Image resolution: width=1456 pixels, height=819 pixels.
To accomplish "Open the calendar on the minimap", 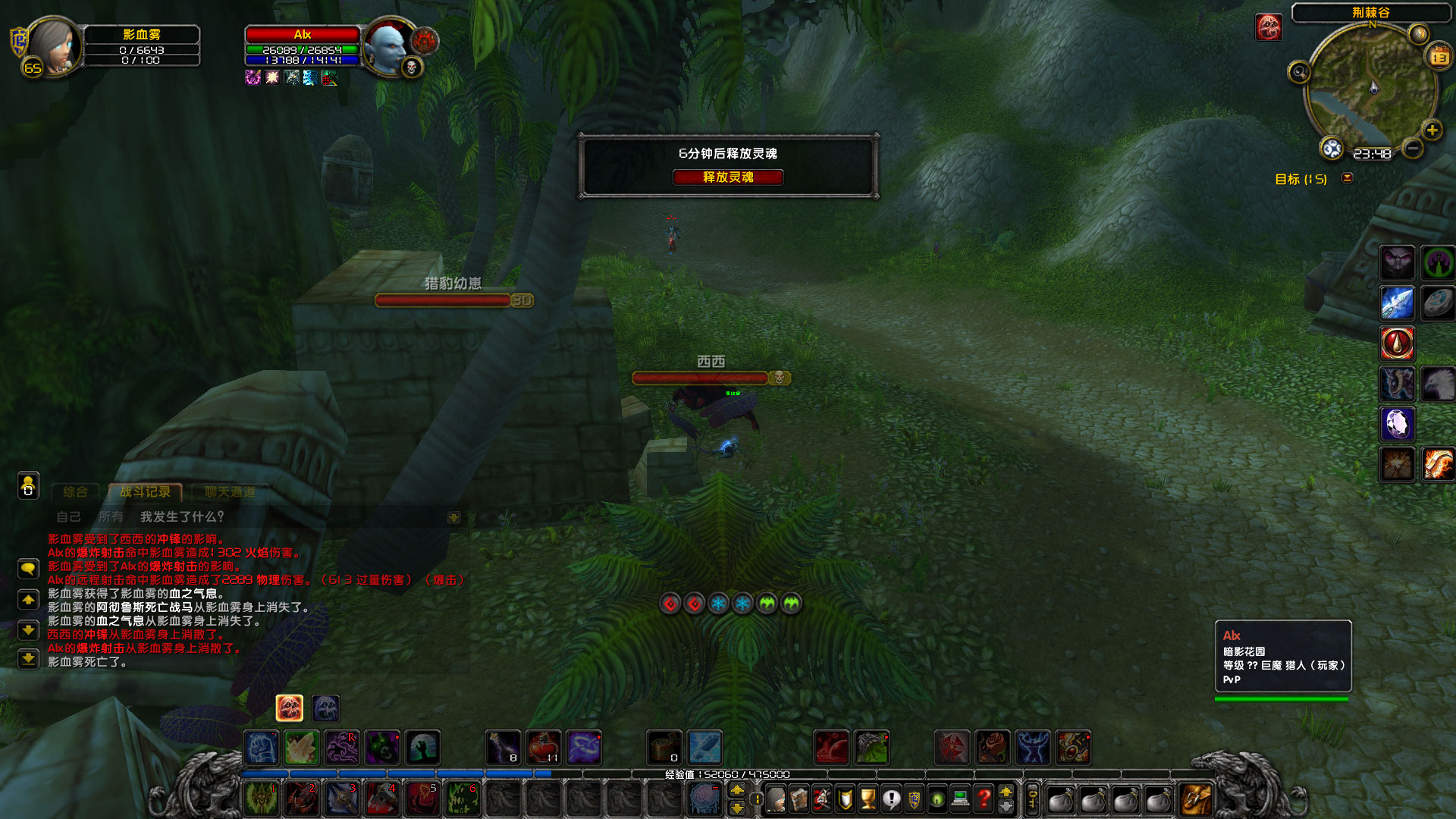I will [x=1437, y=56].
